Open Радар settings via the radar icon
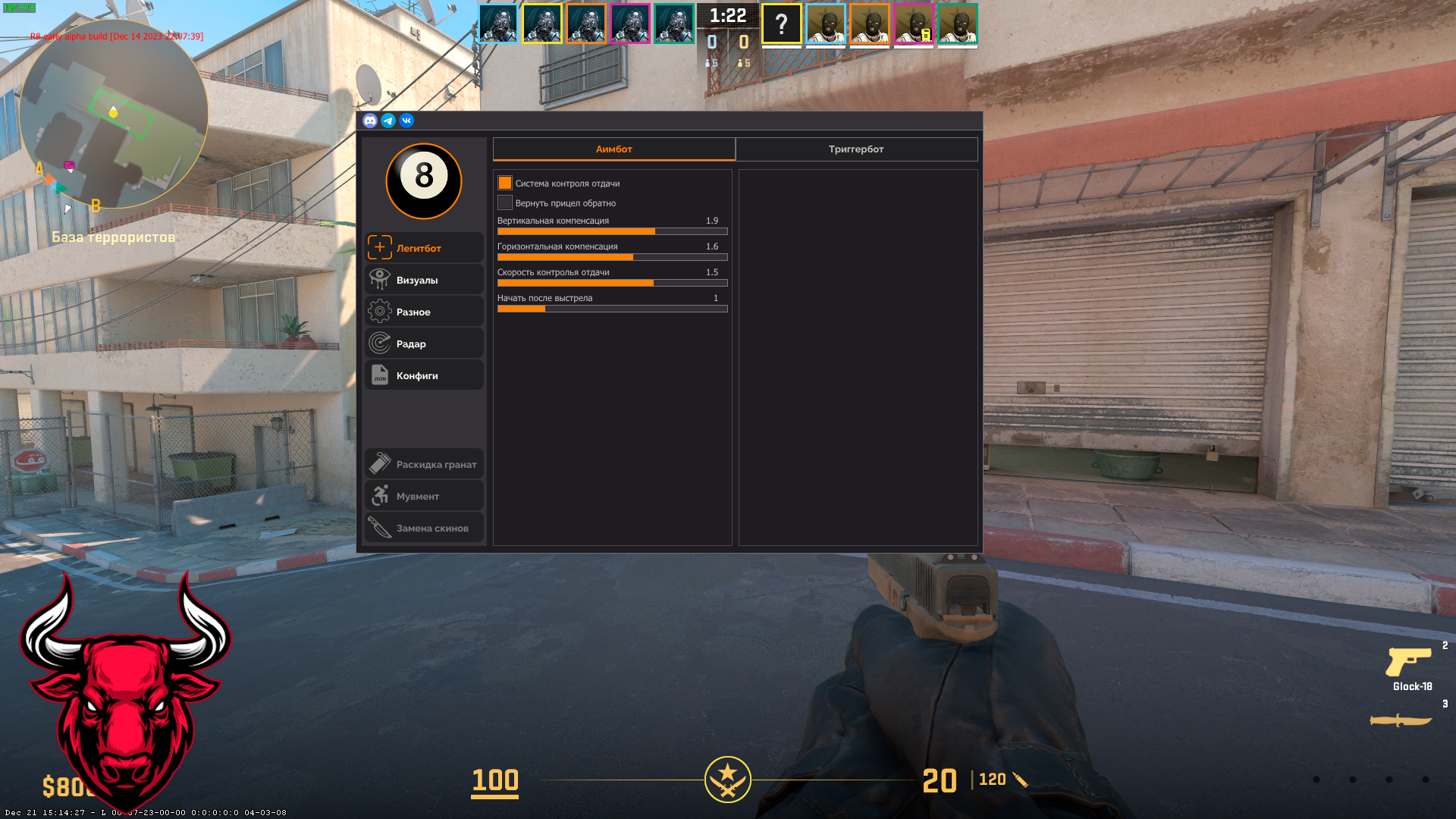Image resolution: width=1456 pixels, height=819 pixels. (379, 343)
